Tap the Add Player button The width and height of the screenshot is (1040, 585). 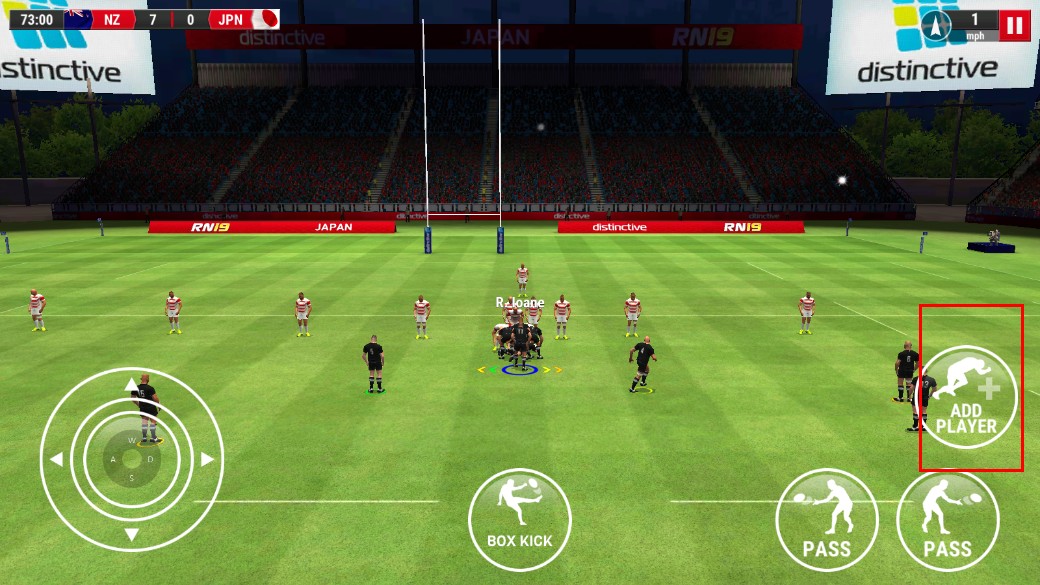[968, 396]
